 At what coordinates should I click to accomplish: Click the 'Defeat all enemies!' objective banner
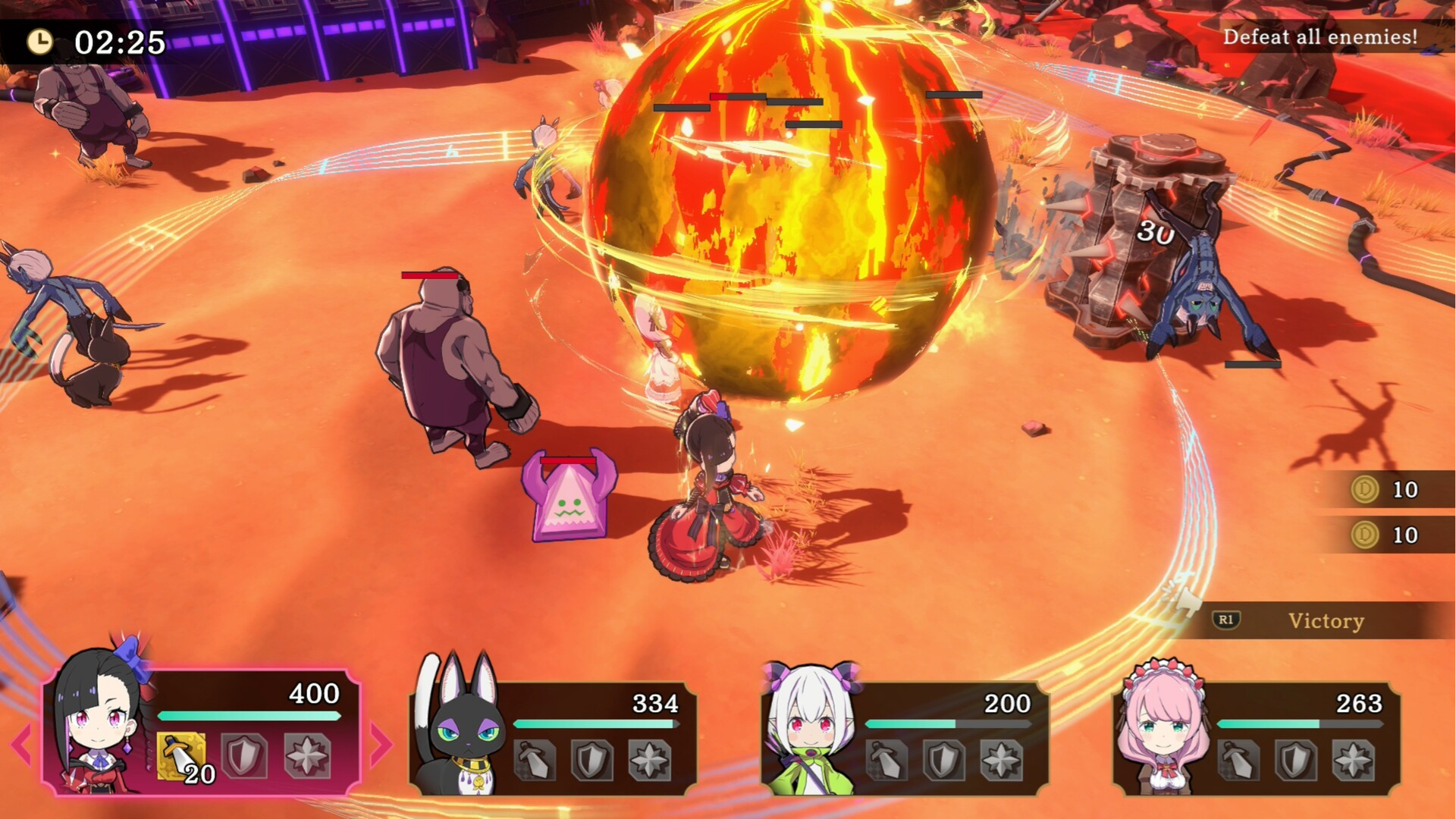(x=1321, y=36)
